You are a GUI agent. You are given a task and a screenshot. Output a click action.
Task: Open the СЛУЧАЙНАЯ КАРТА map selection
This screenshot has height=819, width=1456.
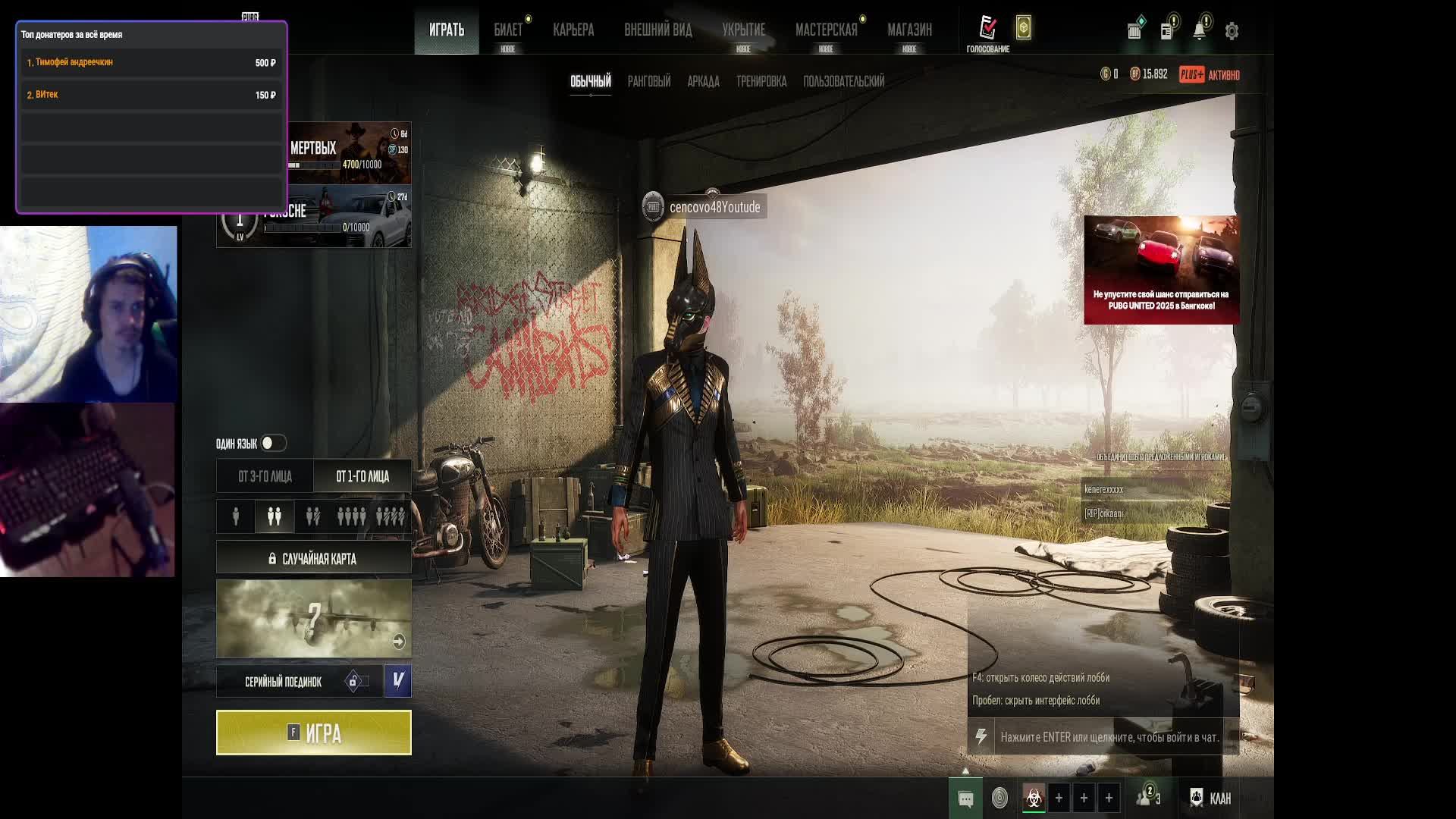coord(313,559)
